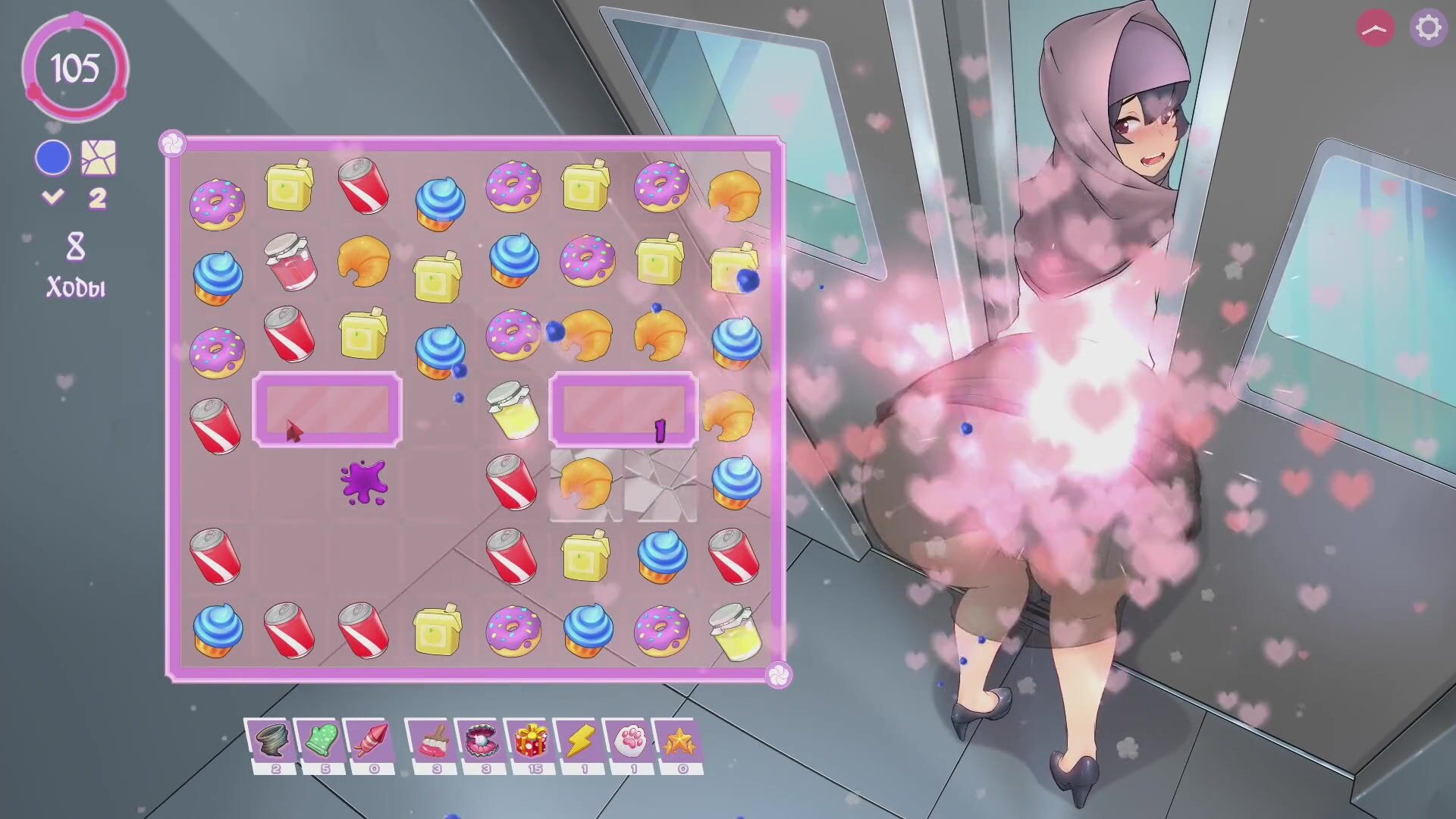Activate the tornado booster
Viewport: 1456px width, 819px height.
tap(268, 739)
